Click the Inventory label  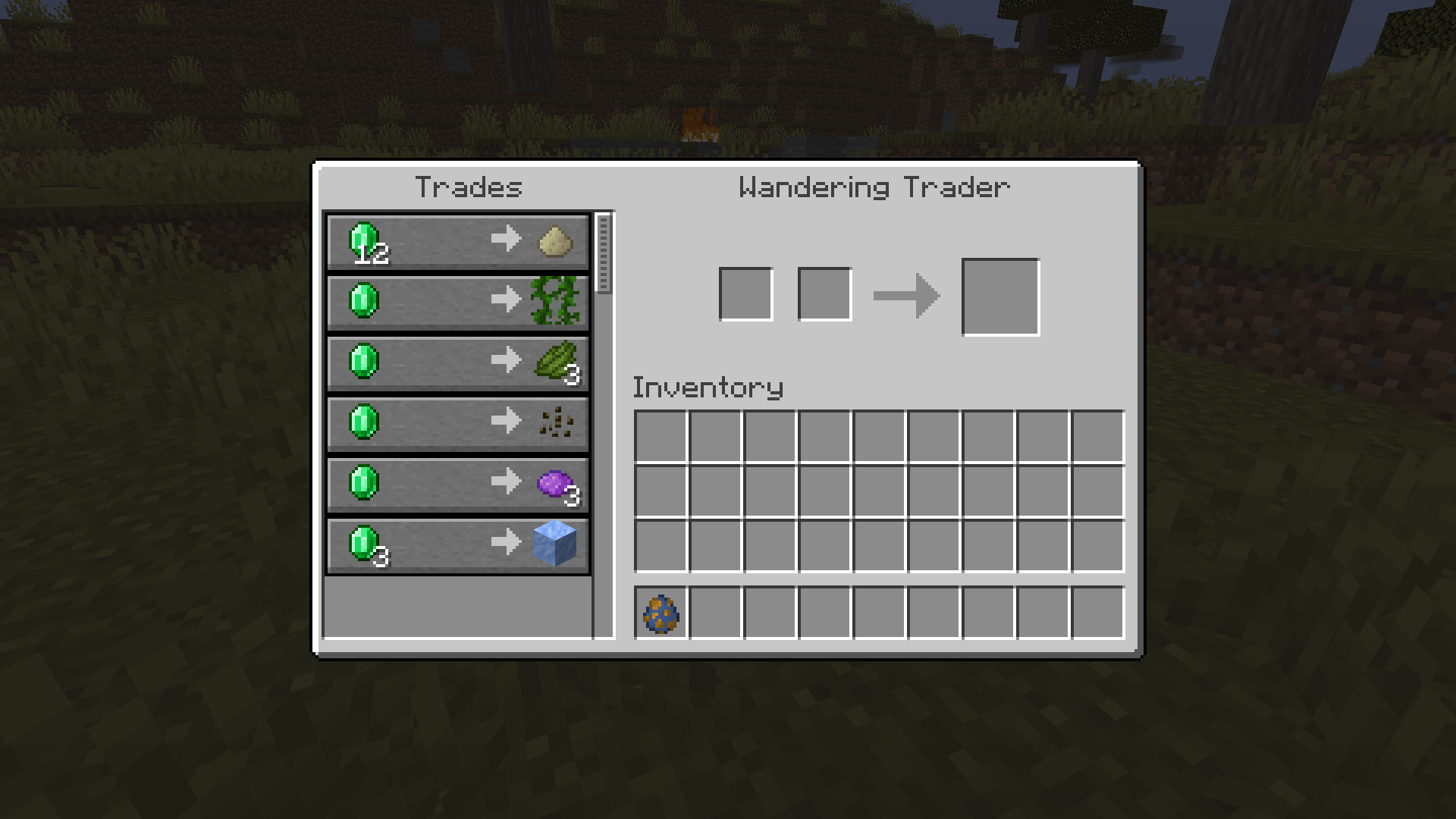point(708,387)
